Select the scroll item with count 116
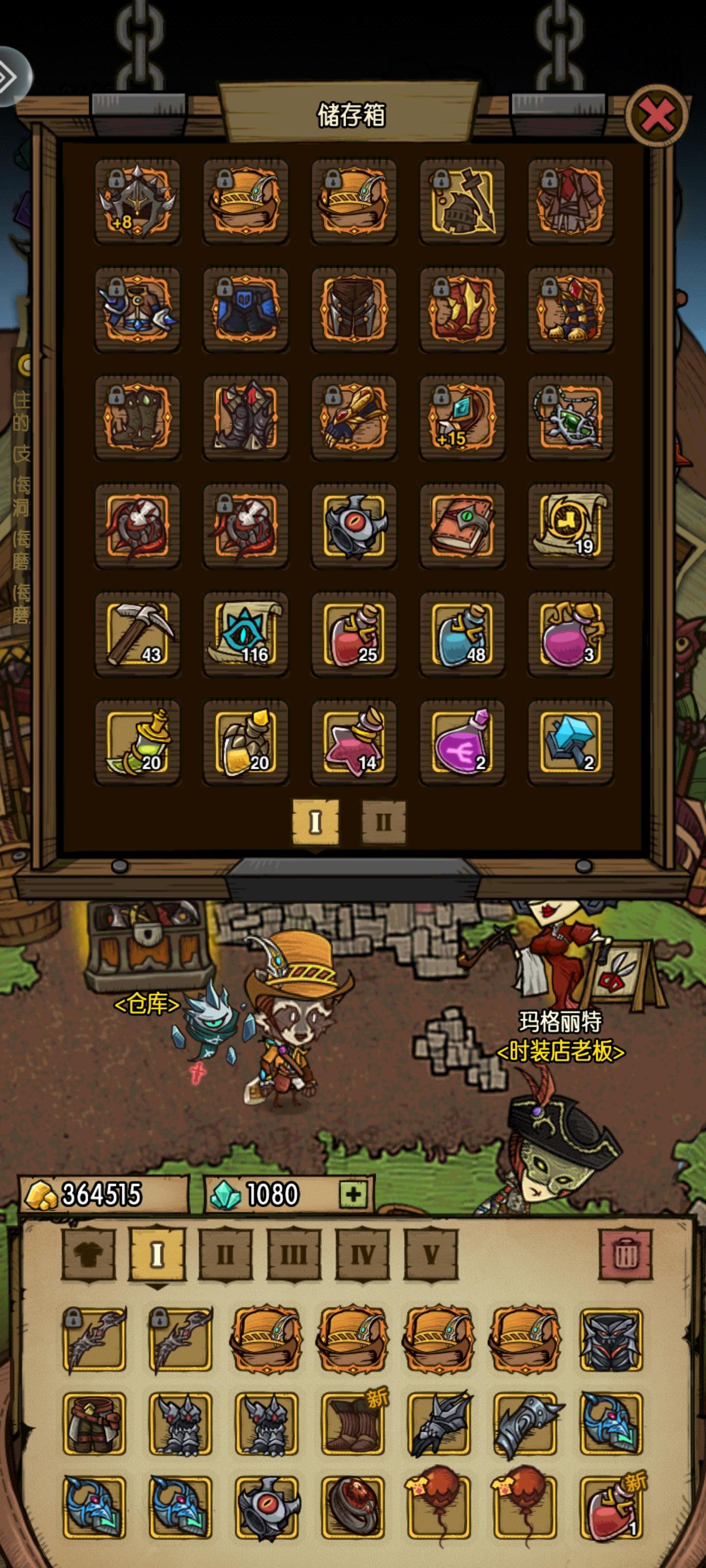The width and height of the screenshot is (706, 1568). [x=246, y=633]
